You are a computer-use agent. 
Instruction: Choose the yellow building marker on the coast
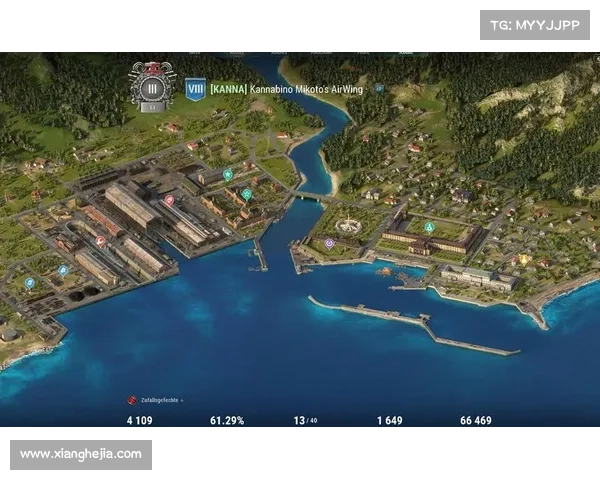click(524, 259)
